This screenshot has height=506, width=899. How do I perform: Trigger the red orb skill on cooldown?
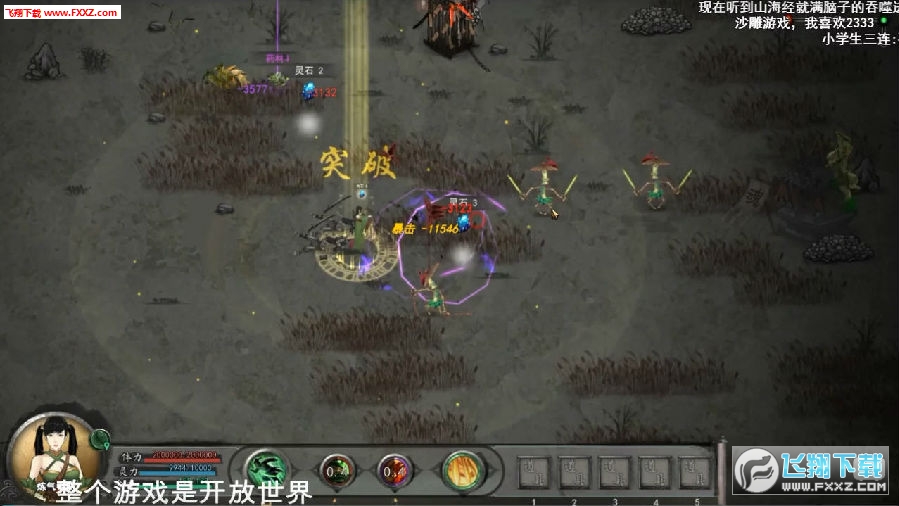(x=336, y=469)
